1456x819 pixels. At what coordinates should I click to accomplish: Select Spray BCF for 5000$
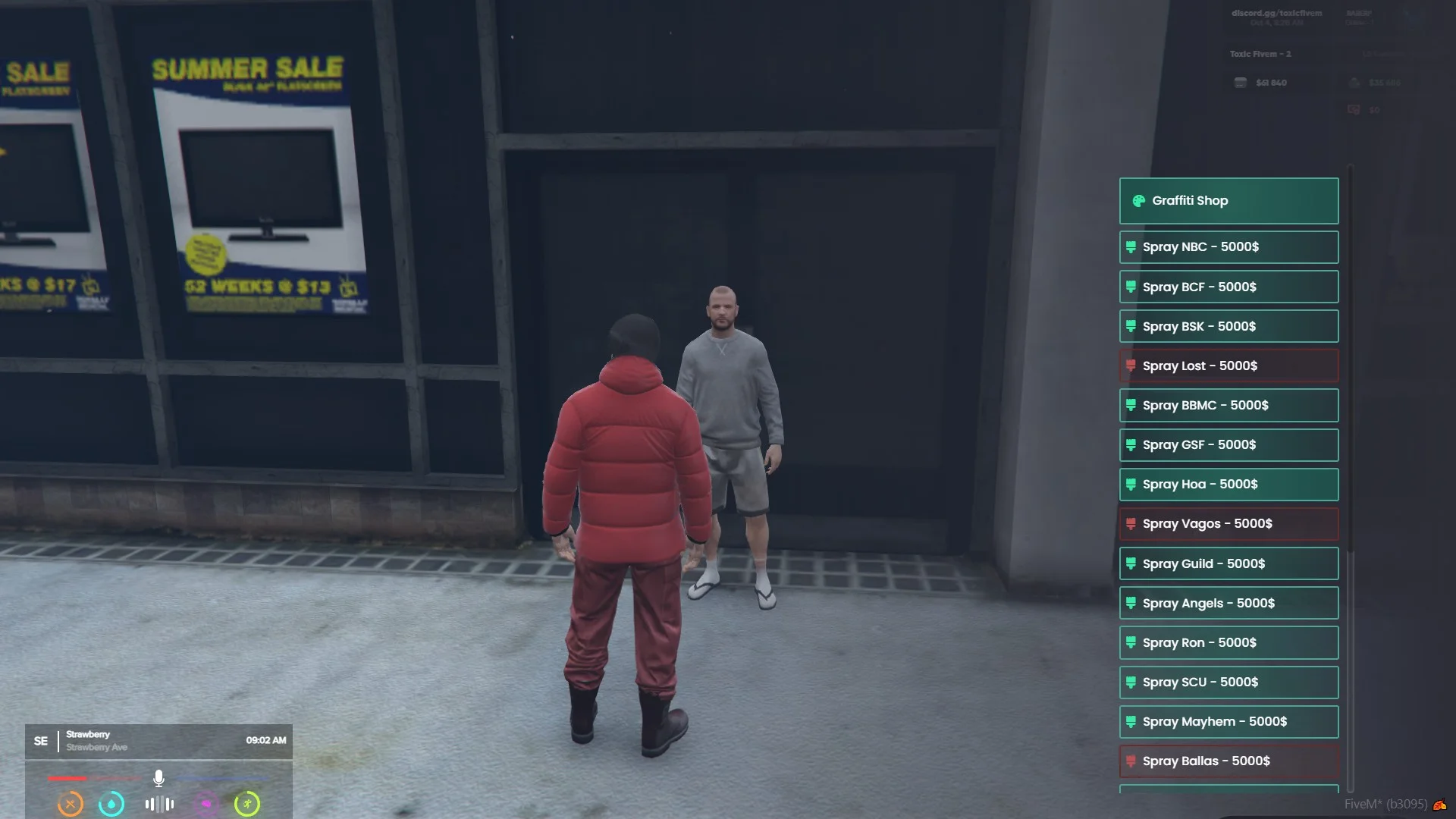(1228, 287)
